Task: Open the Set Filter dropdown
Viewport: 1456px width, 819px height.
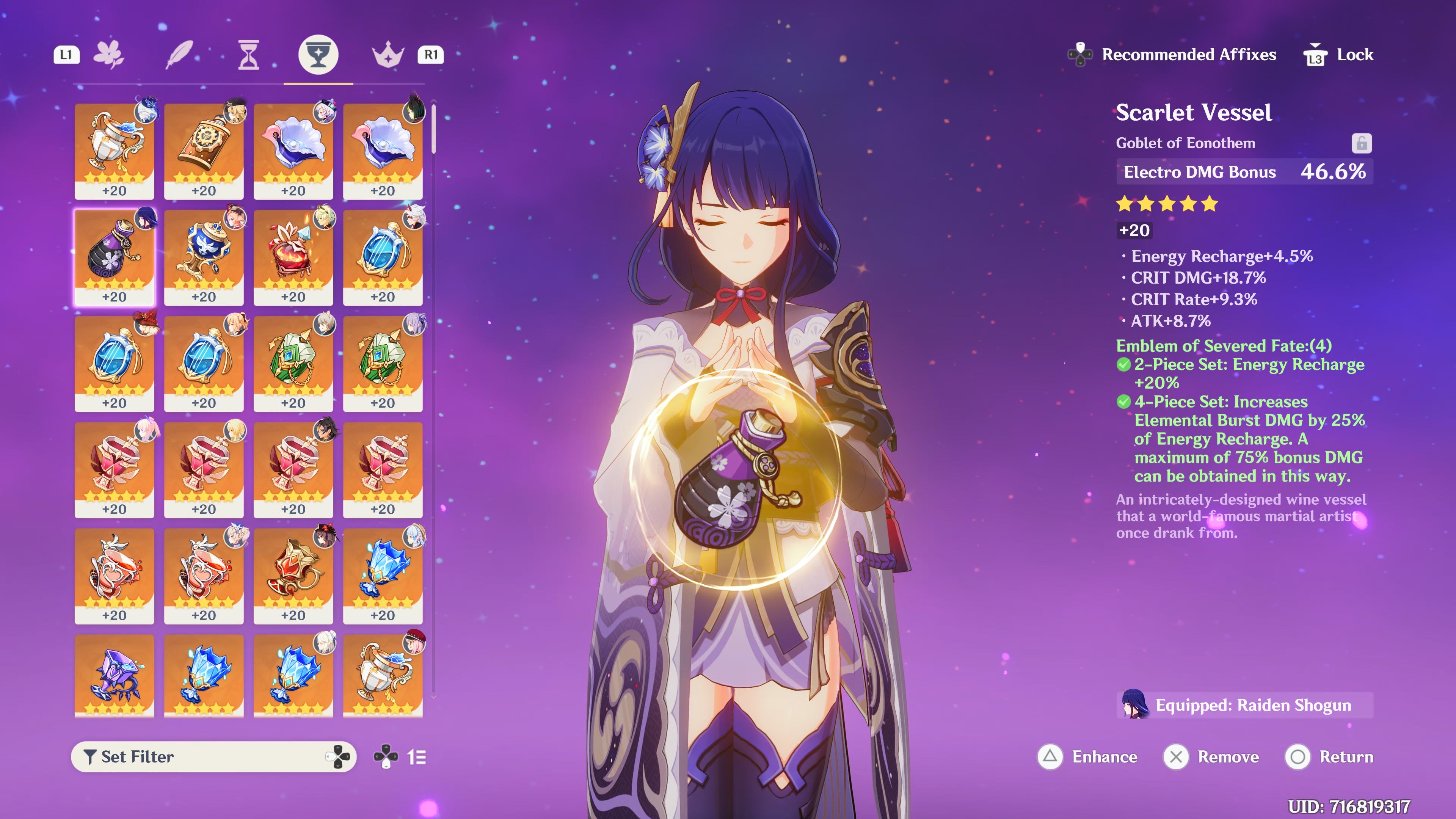Action: [x=213, y=757]
